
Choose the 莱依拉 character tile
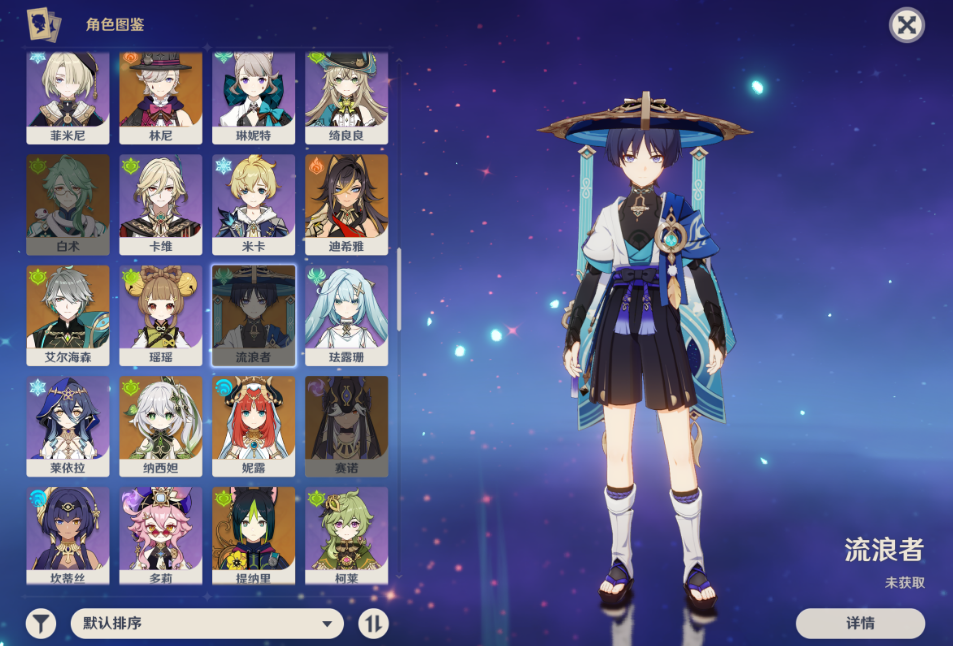click(68, 425)
